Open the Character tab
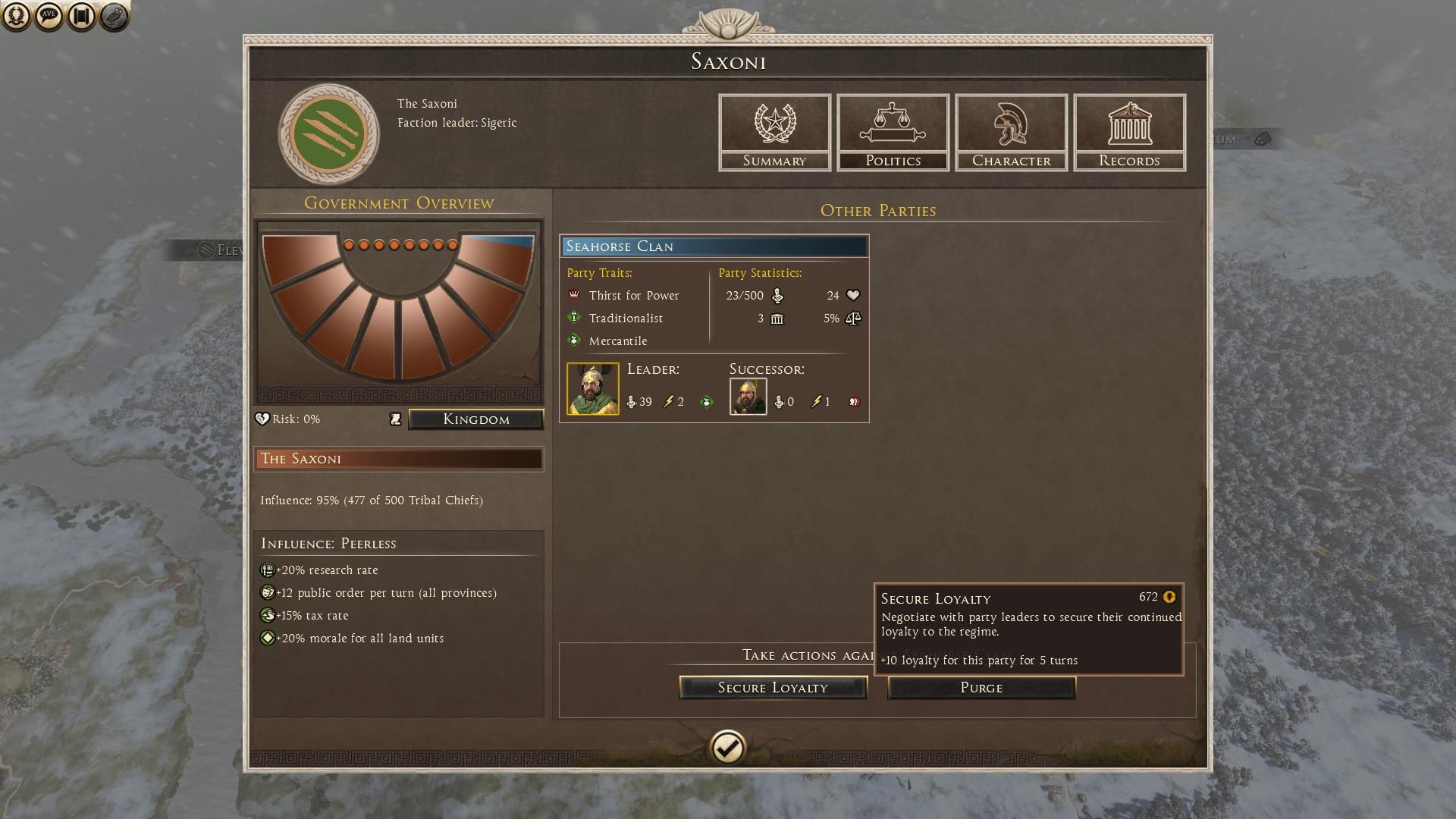This screenshot has height=819, width=1456. 1011,133
